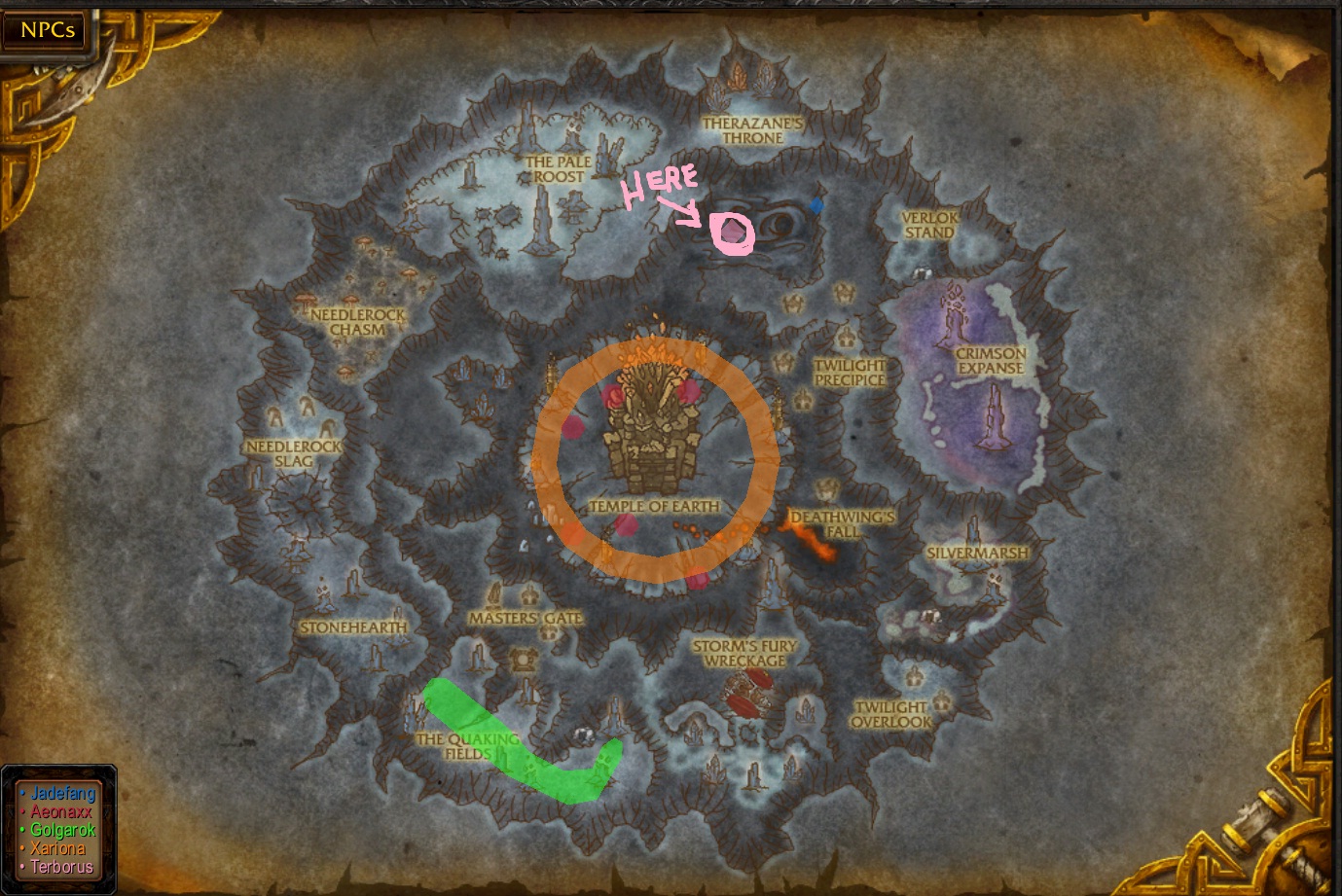
Task: Click the crystal icon at Therazane's Throne
Action: pos(738,78)
